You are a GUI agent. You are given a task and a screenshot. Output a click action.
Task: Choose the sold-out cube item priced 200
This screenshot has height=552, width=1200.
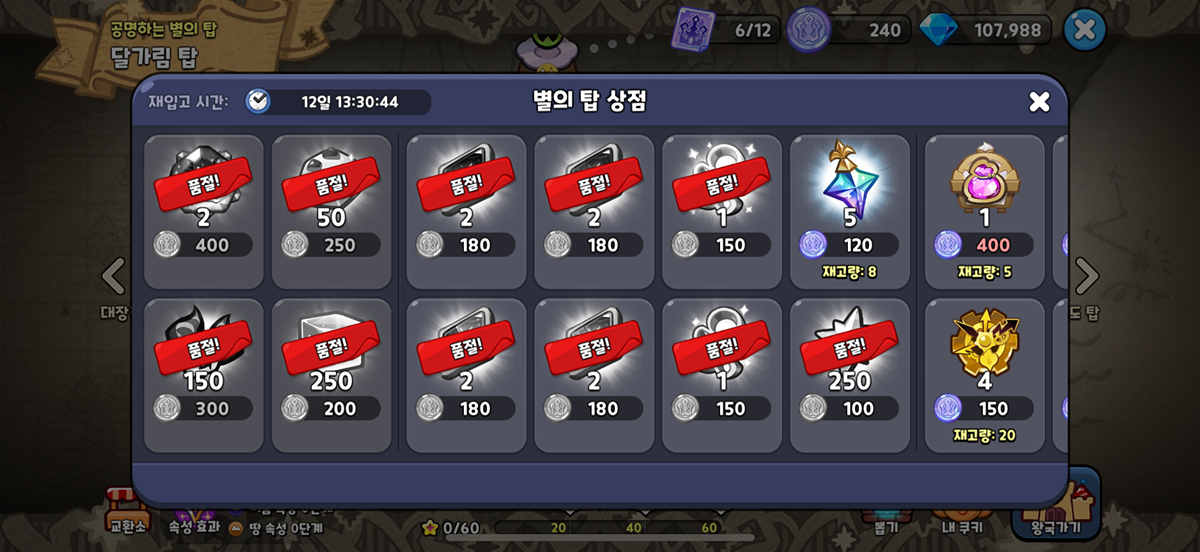tap(332, 374)
